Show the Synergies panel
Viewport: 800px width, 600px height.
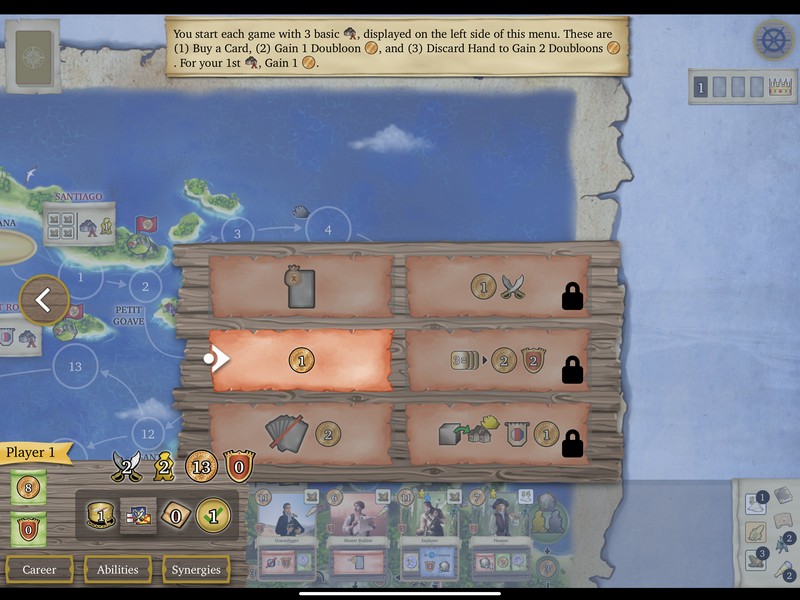point(196,569)
